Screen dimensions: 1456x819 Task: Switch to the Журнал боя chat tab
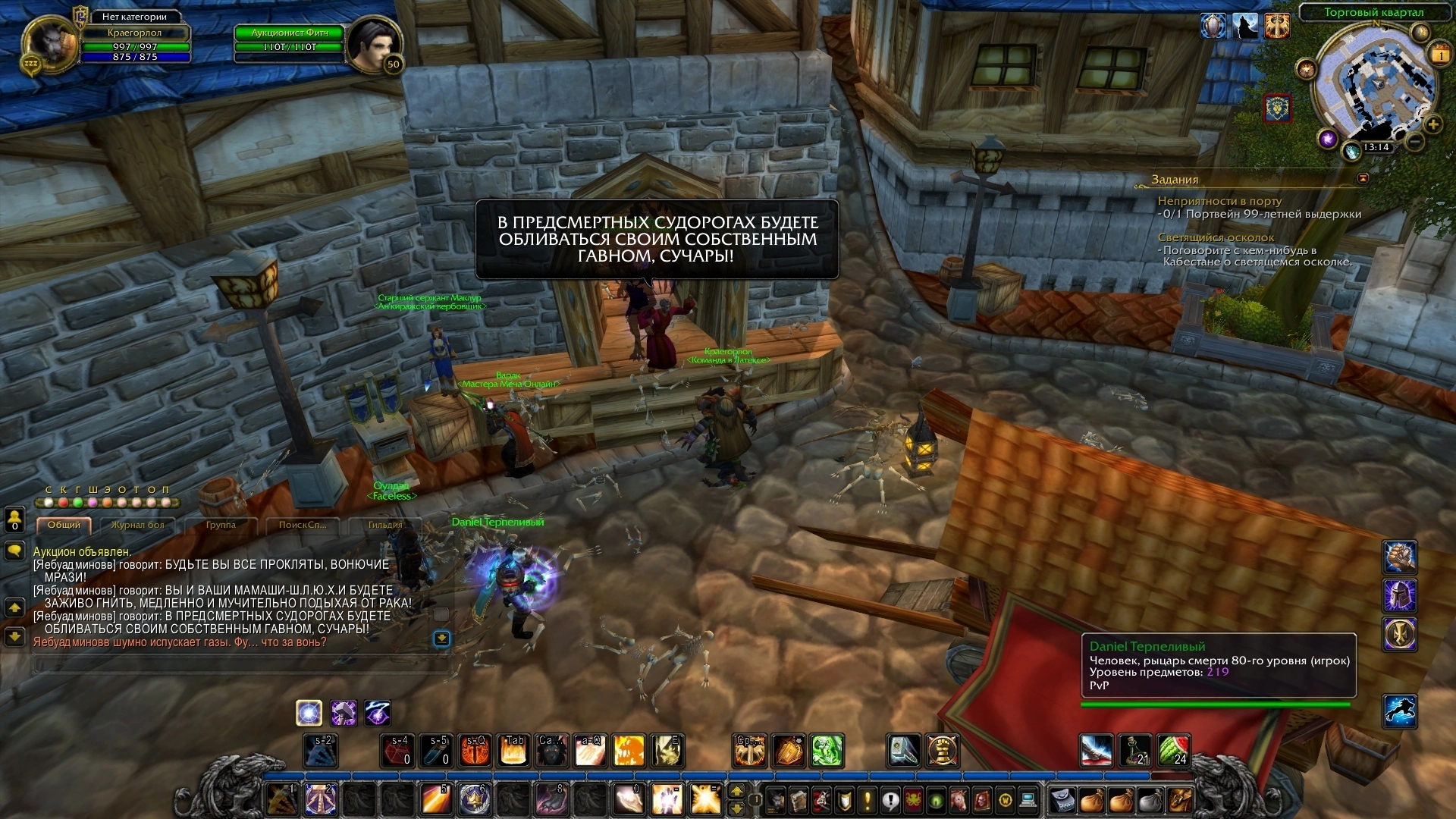137,525
